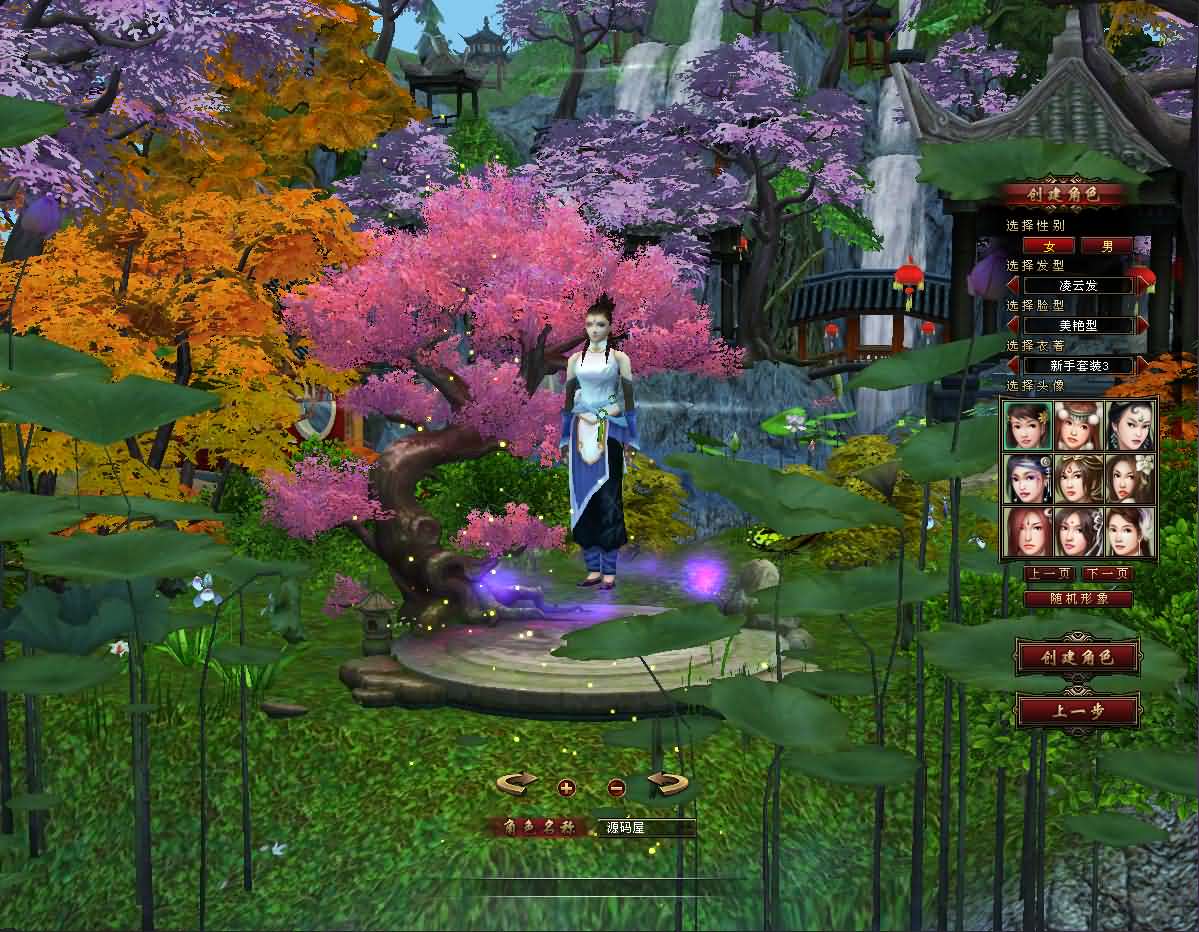Choose the next outfit after 新手套装3

click(1142, 365)
